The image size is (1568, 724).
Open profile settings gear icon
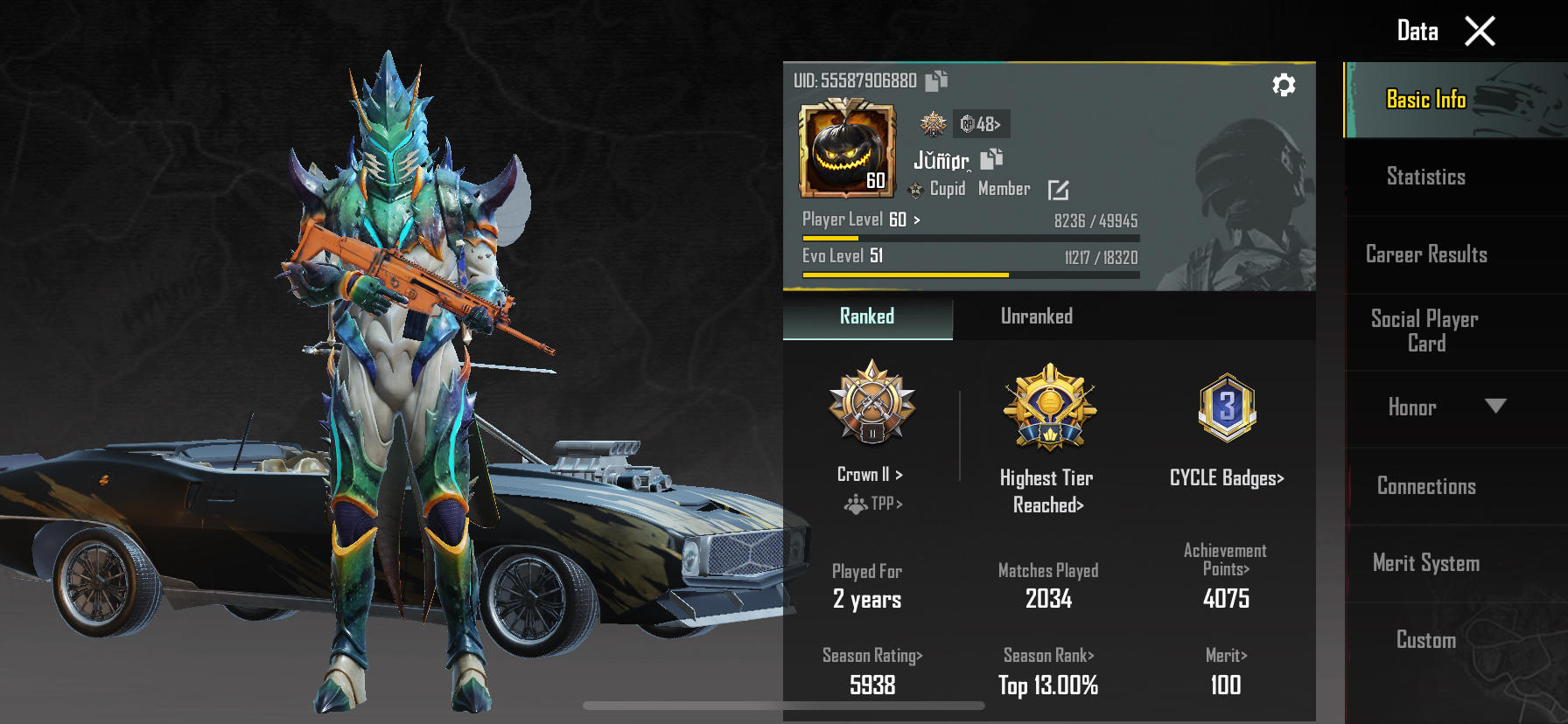click(1284, 85)
